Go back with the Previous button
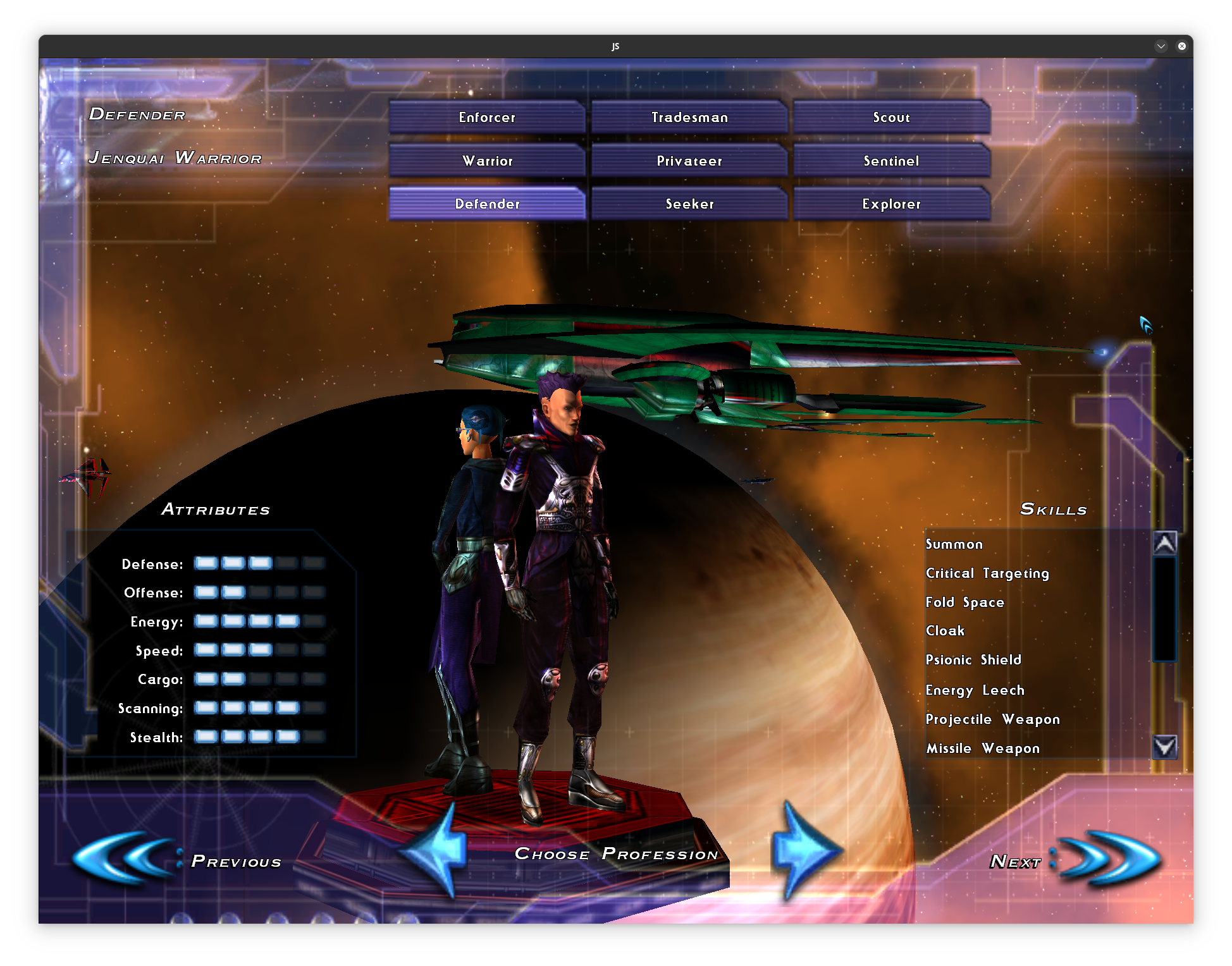 click(x=177, y=860)
